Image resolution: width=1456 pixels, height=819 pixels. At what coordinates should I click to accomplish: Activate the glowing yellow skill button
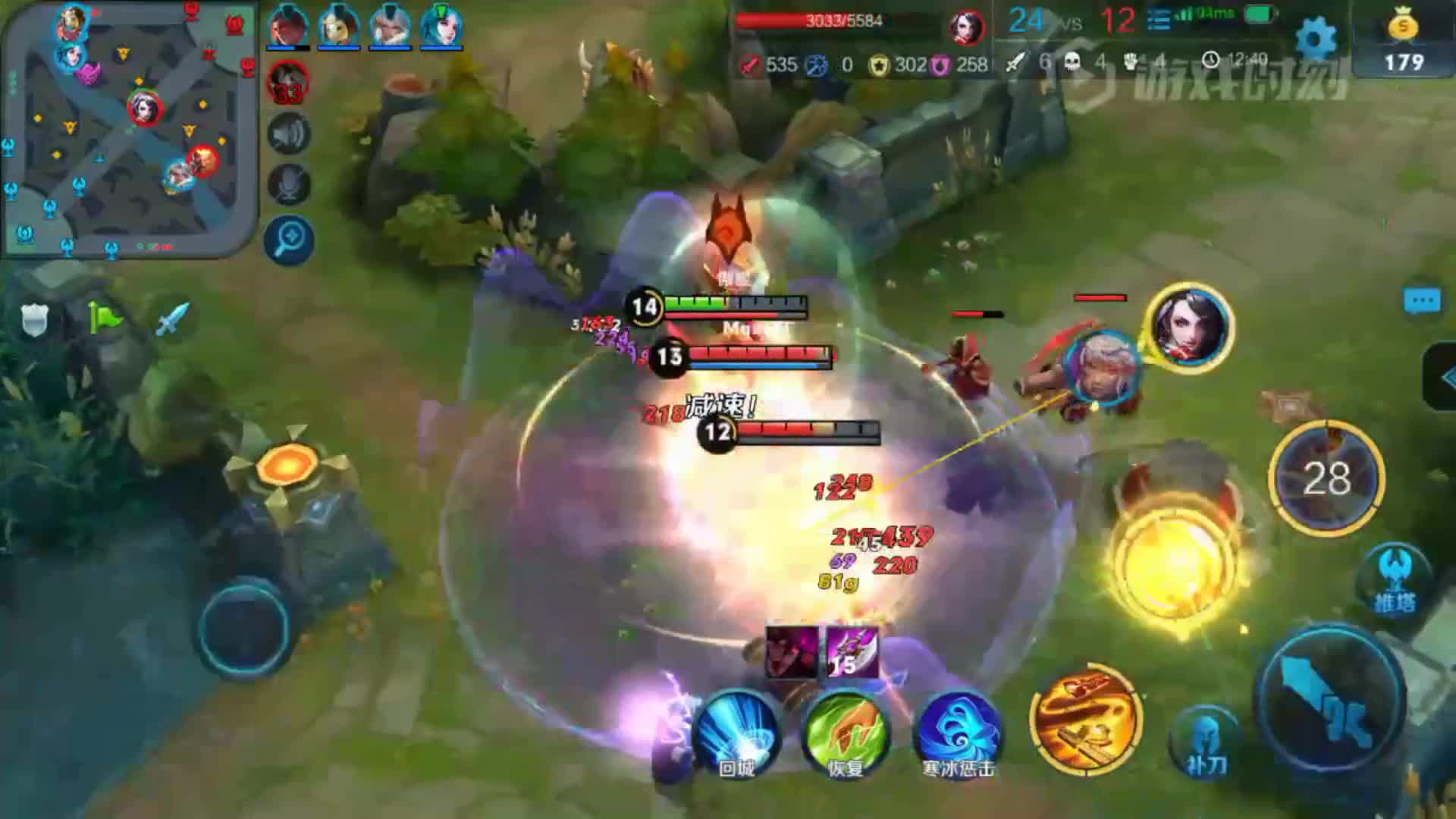[x=1170, y=565]
